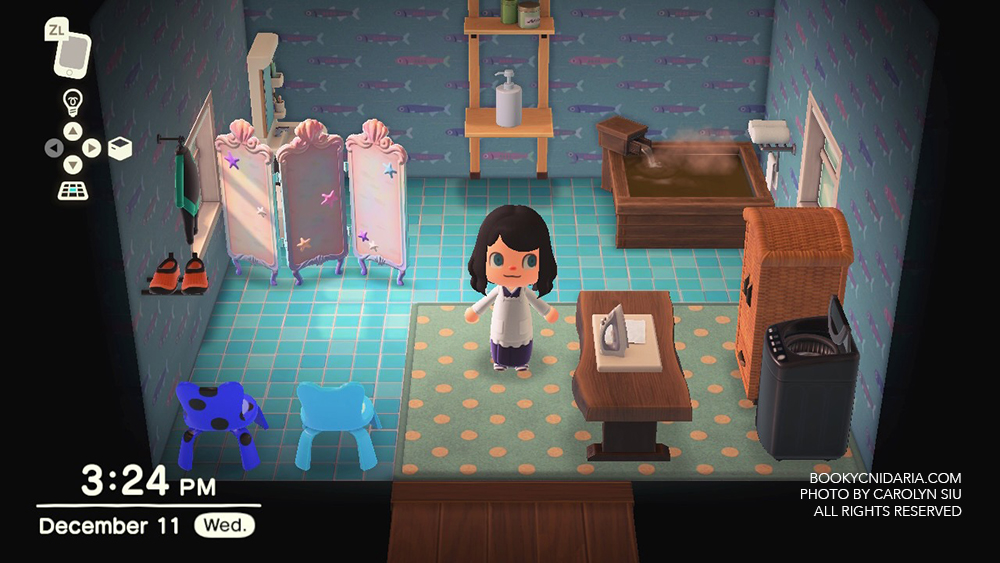Open the NookPhone icon

tap(72, 53)
